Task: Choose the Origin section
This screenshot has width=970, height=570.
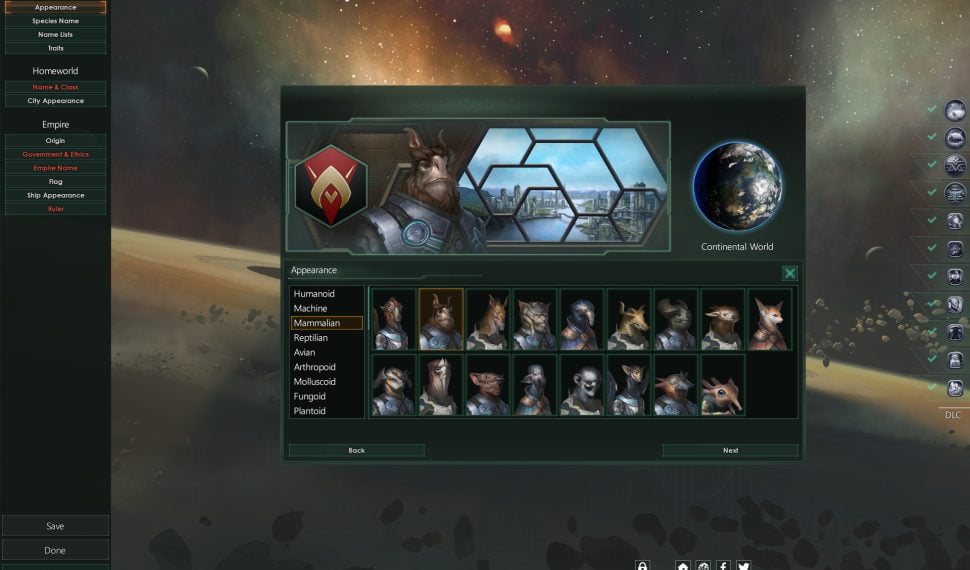Action: click(x=55, y=141)
